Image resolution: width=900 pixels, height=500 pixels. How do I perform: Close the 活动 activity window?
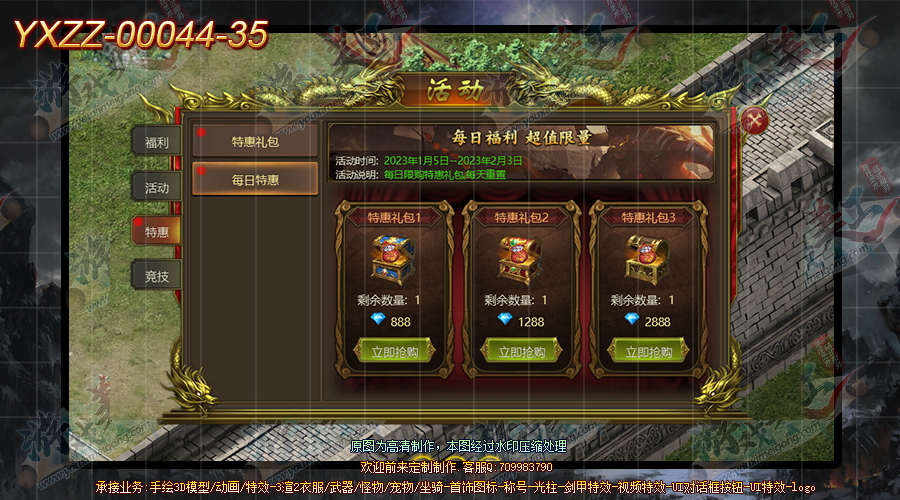click(x=757, y=122)
